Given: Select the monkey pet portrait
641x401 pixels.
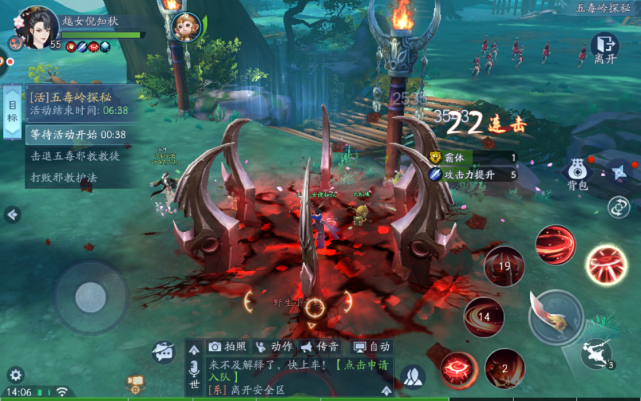Looking at the screenshot, I should (x=180, y=25).
